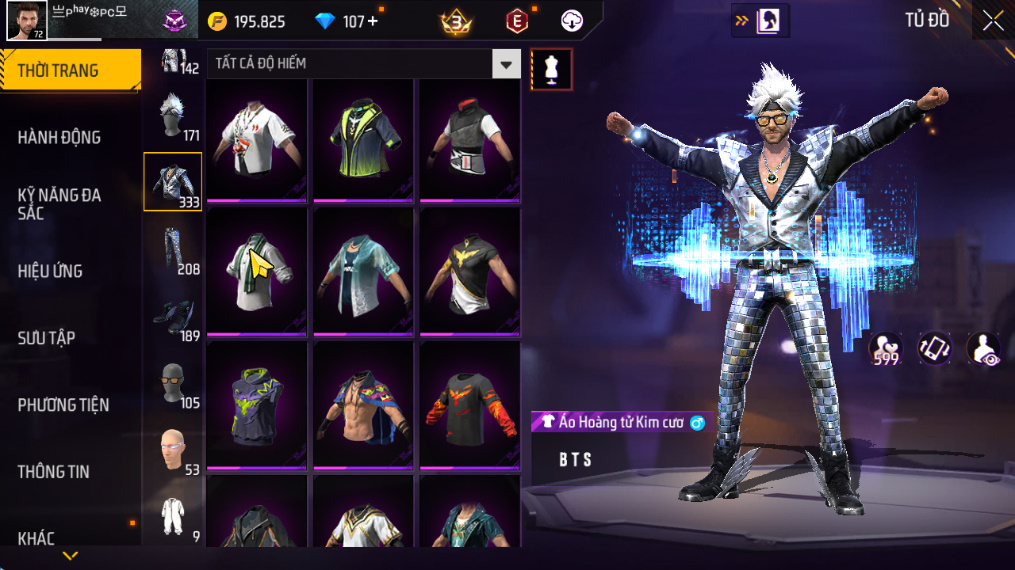
Task: Show the Thông Tin section
Action: [54, 472]
